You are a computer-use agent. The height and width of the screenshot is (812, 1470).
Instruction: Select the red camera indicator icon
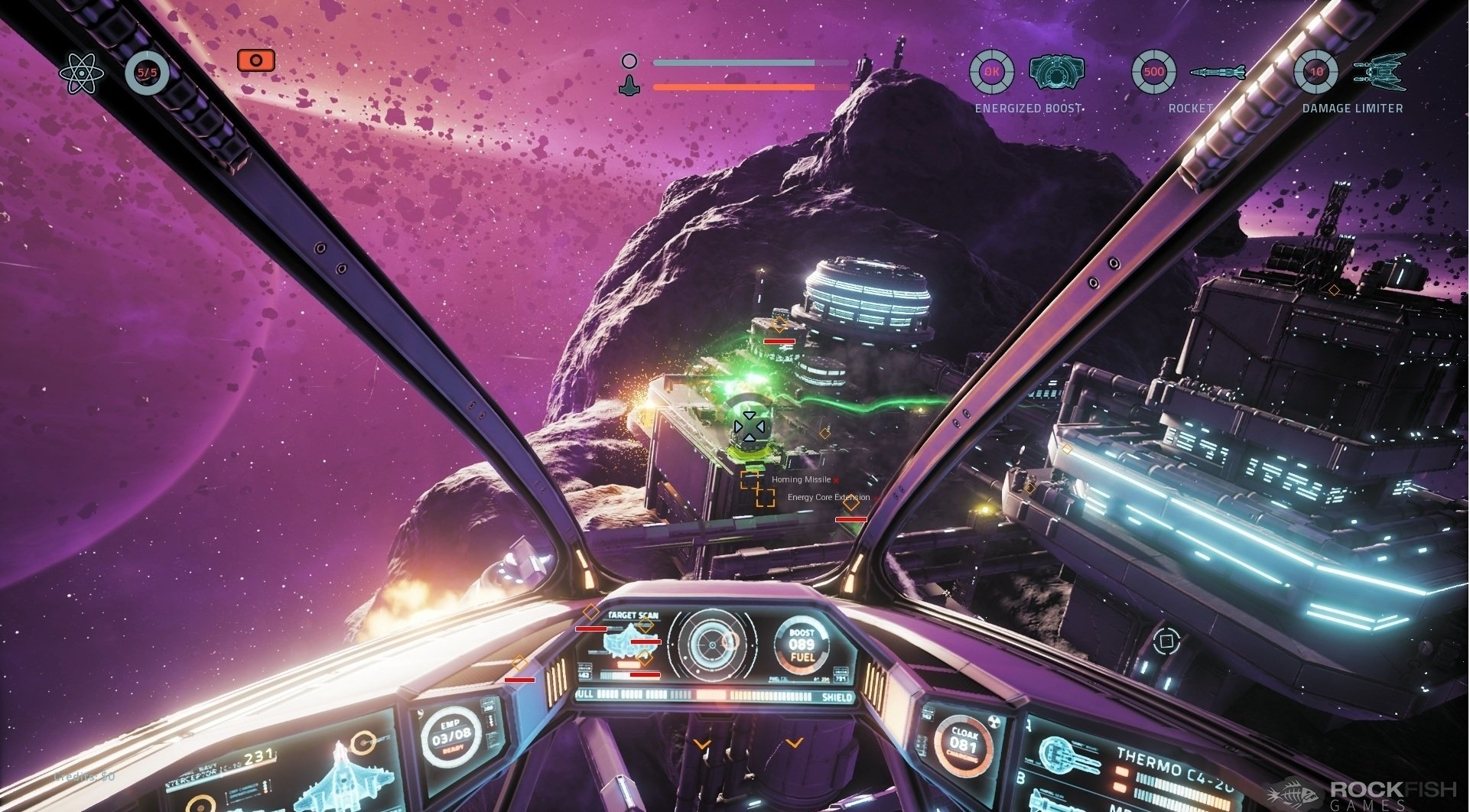(x=255, y=60)
